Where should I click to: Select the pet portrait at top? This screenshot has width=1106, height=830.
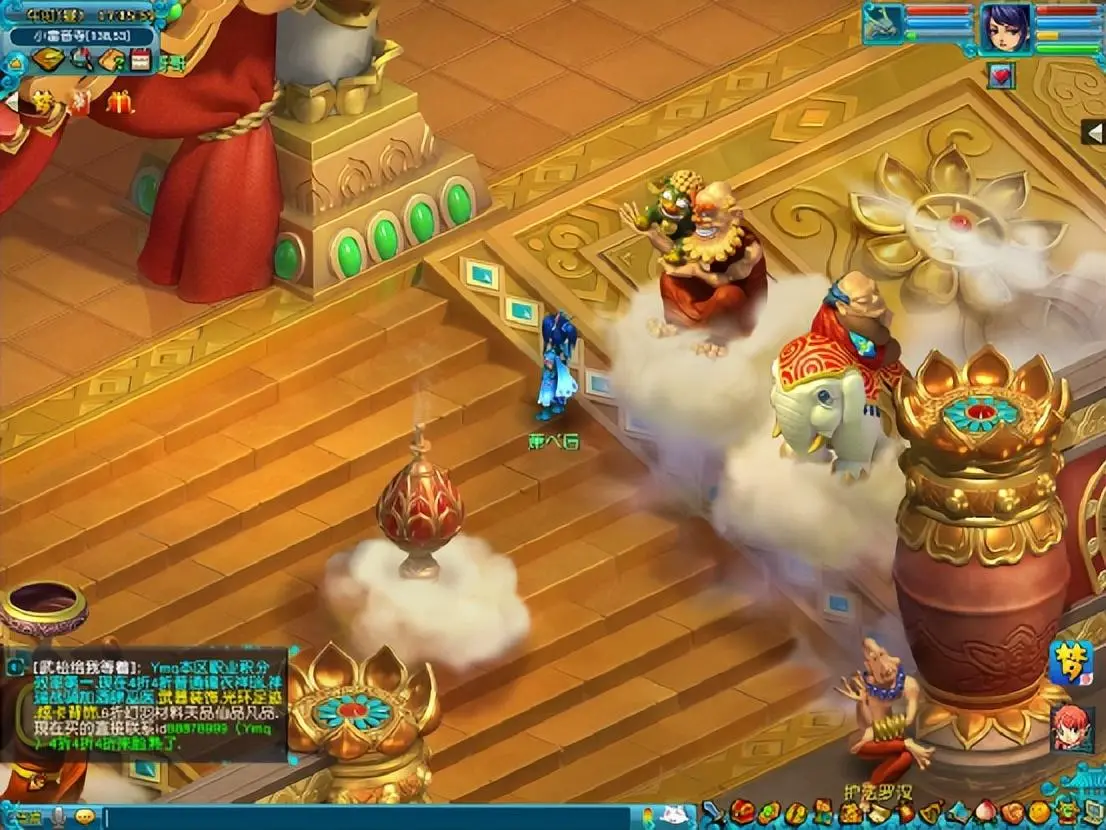883,24
